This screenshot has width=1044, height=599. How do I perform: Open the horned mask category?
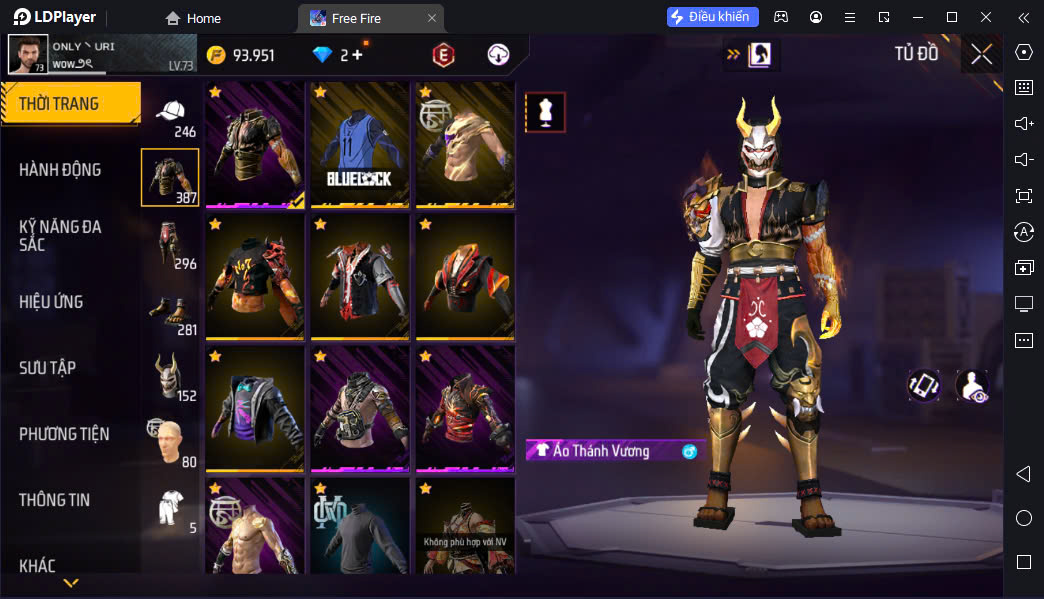(x=170, y=376)
